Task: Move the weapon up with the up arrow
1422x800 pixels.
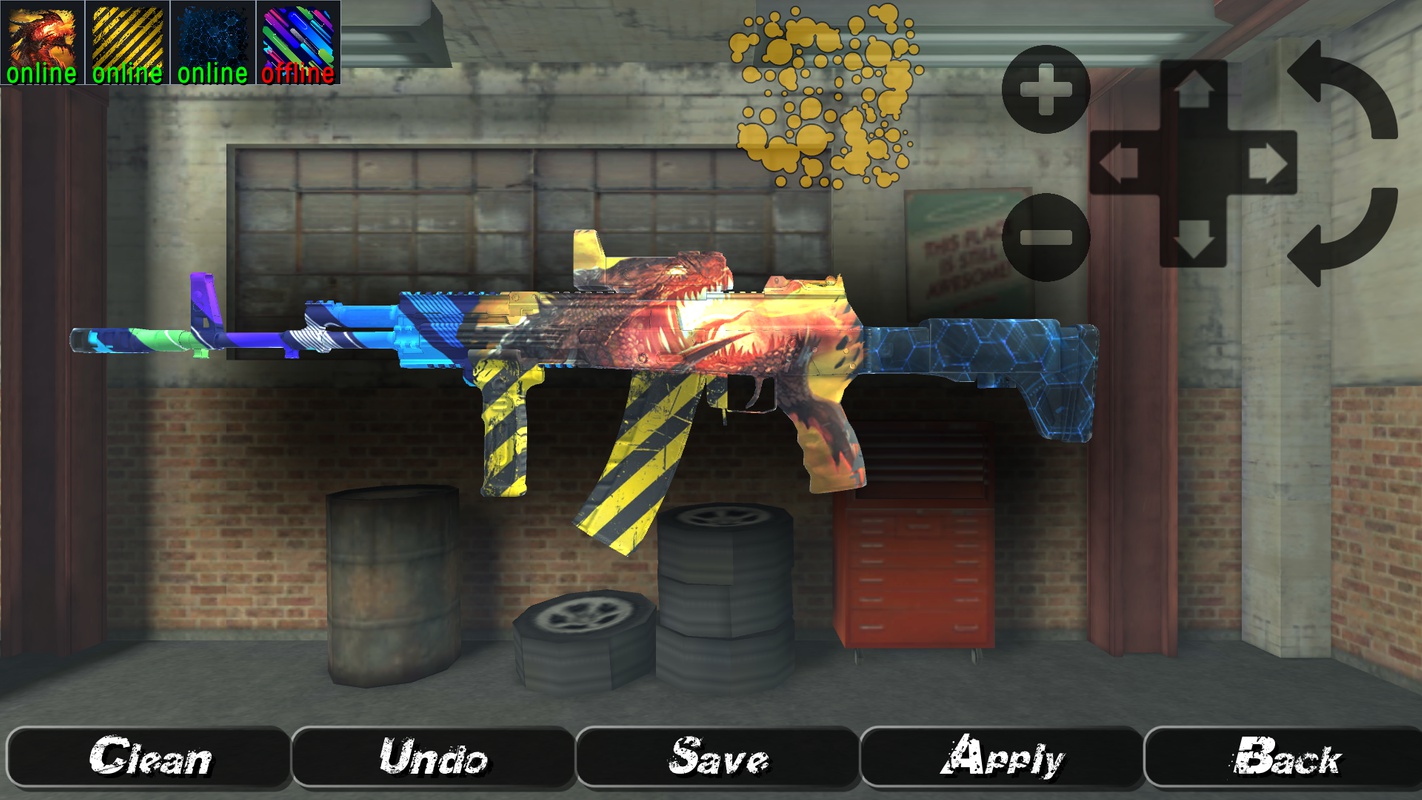Action: 1193,92
